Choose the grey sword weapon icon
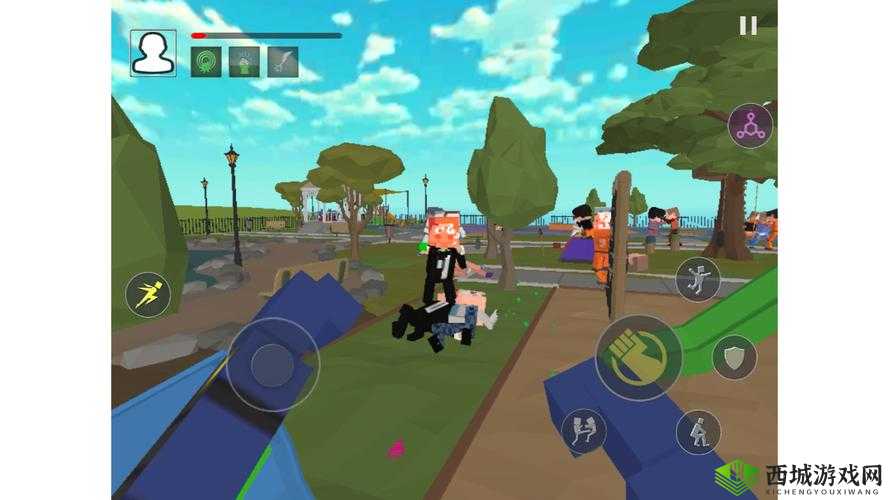 [x=282, y=62]
